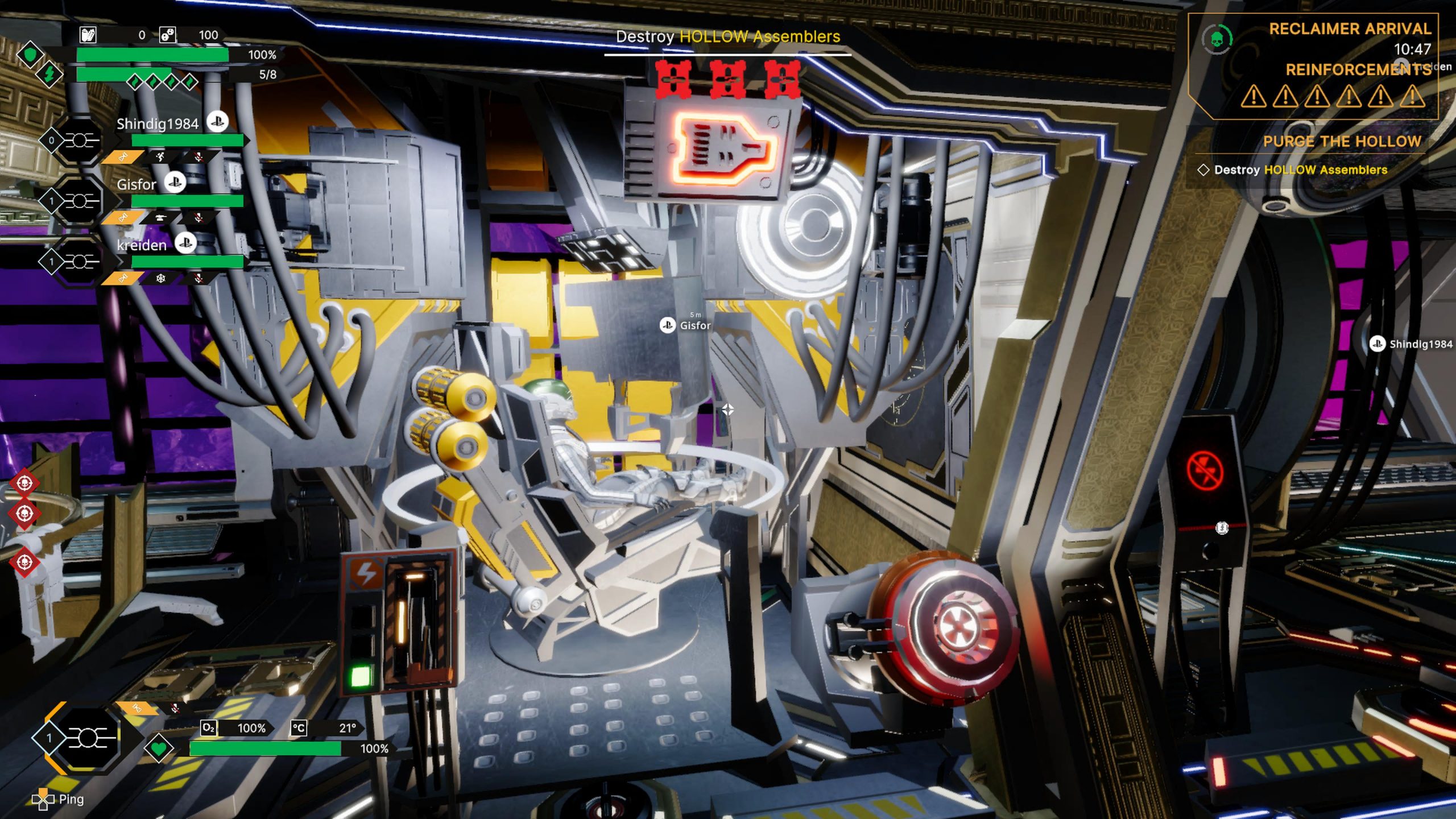Image resolution: width=1456 pixels, height=819 pixels.
Task: Click the O2 oxygen indicator icon
Action: [x=209, y=728]
